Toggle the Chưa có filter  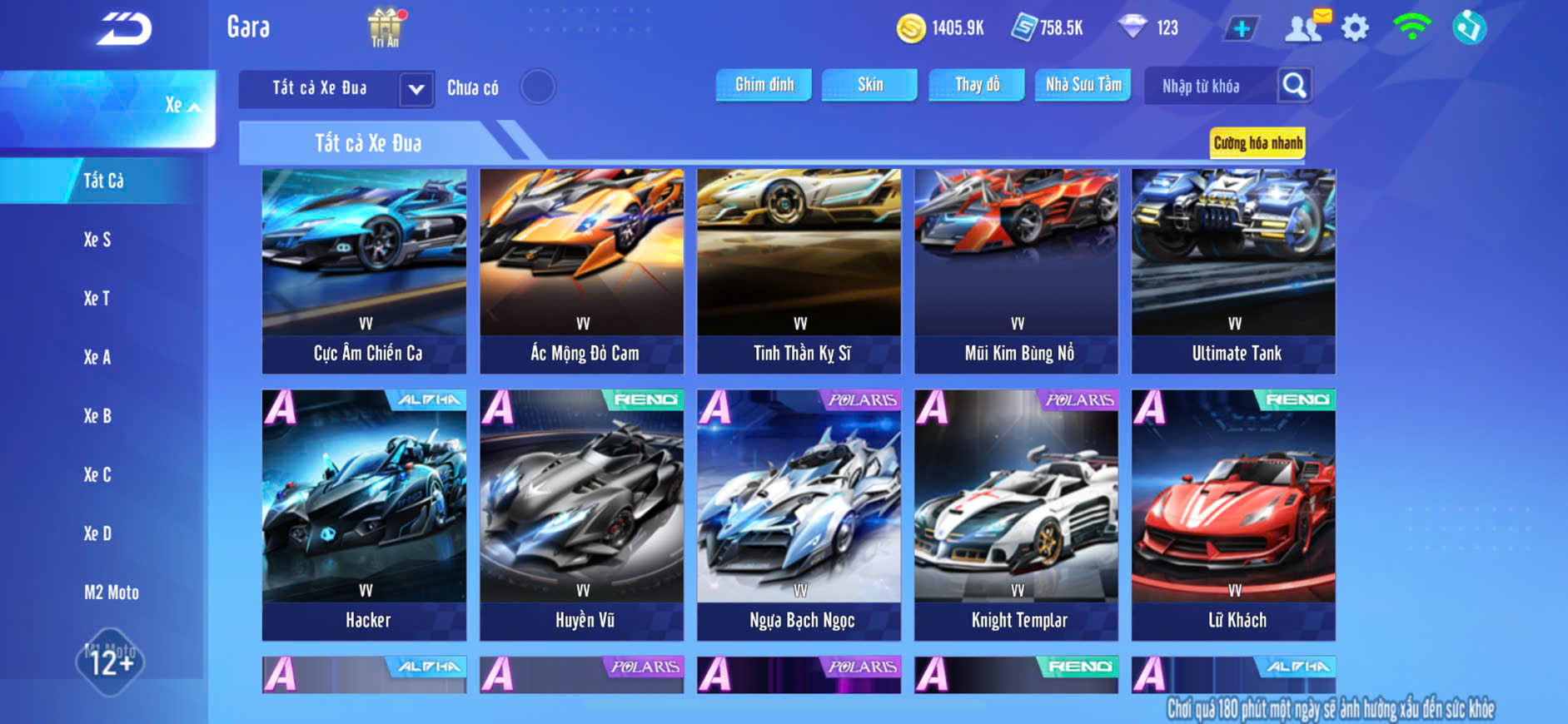[x=538, y=87]
